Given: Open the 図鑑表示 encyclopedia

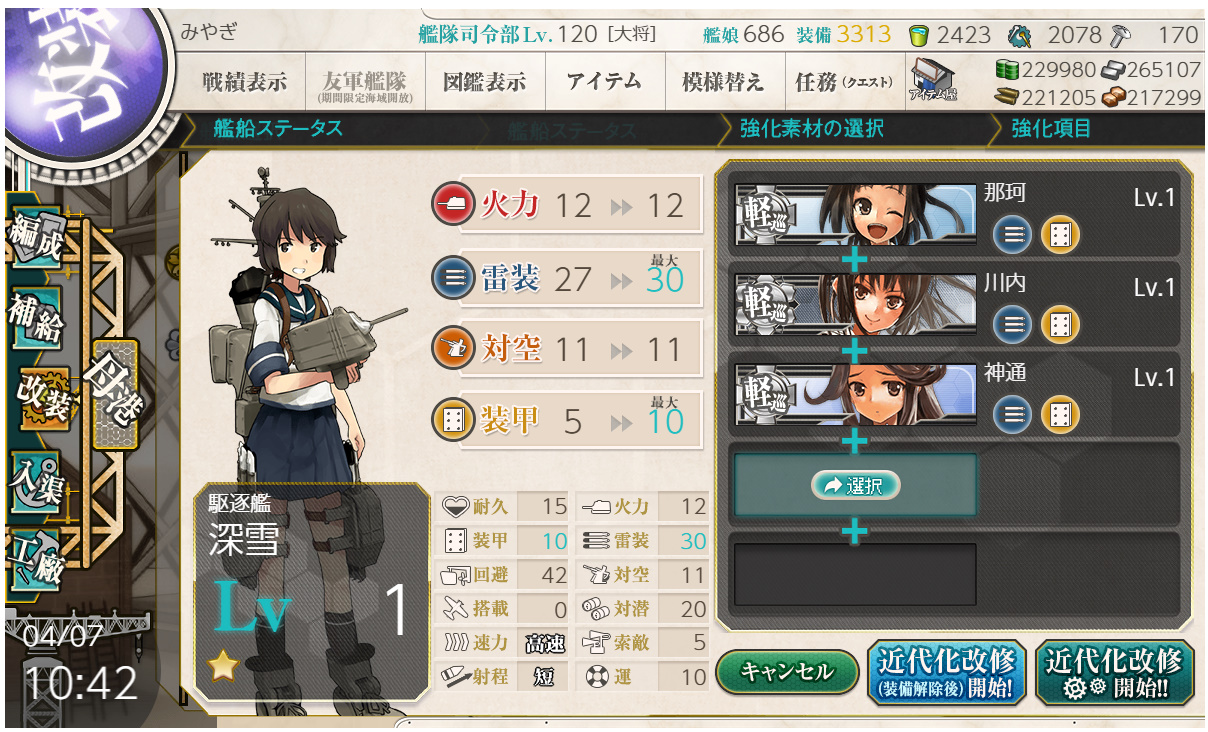Looking at the screenshot, I should pos(484,82).
